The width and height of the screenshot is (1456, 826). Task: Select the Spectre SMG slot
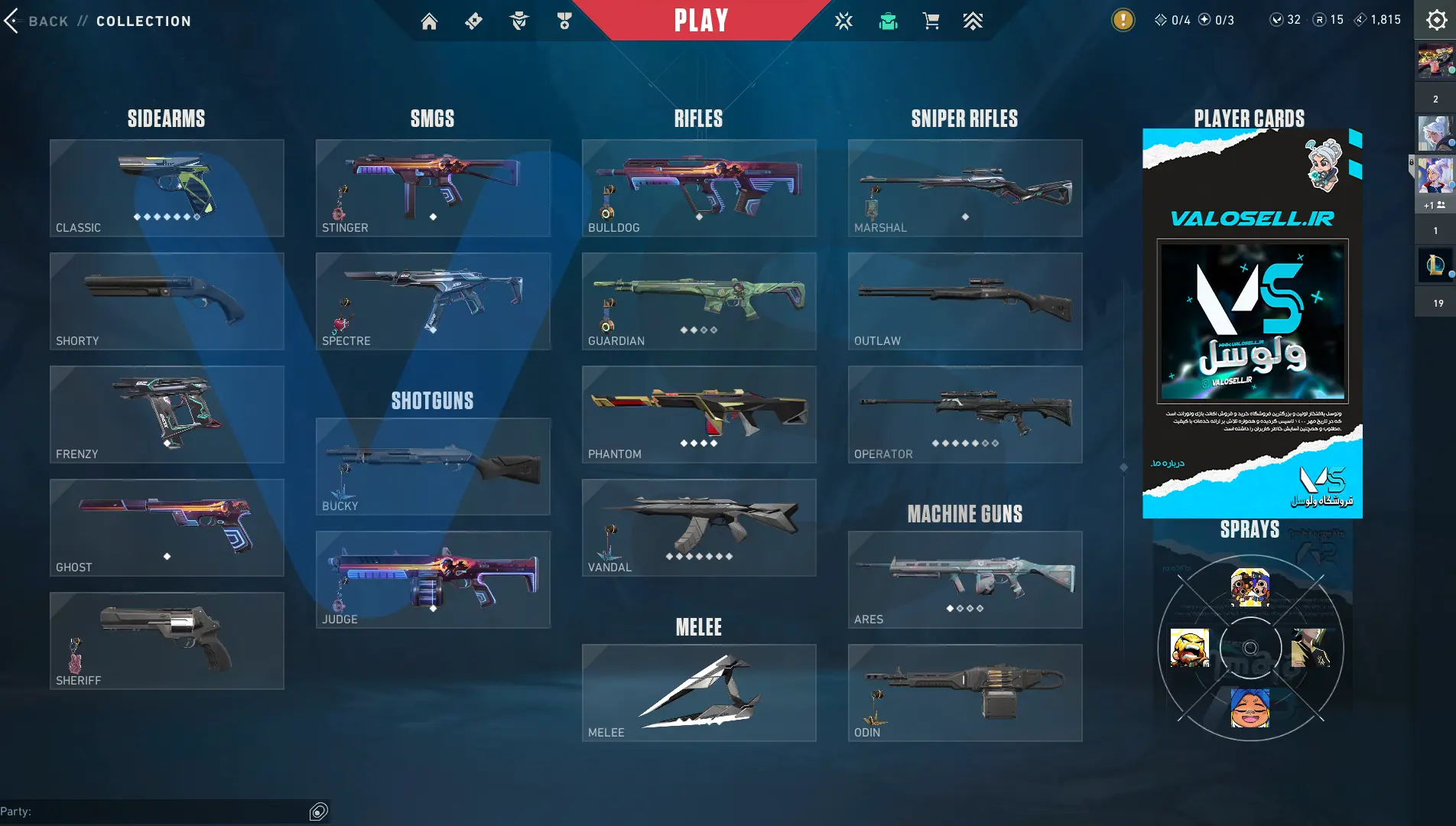tap(433, 301)
